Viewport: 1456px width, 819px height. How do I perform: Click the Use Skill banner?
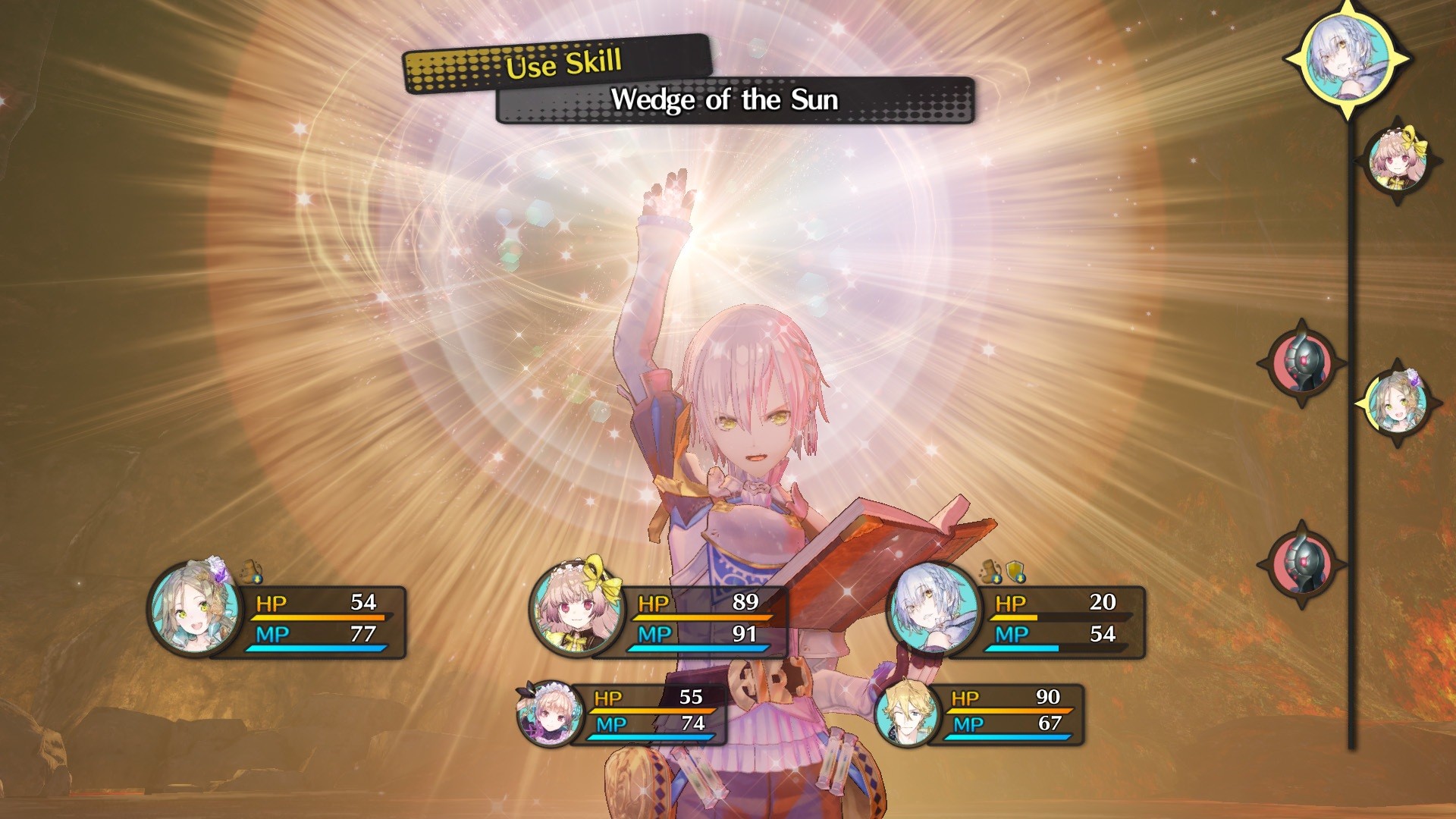coord(561,66)
